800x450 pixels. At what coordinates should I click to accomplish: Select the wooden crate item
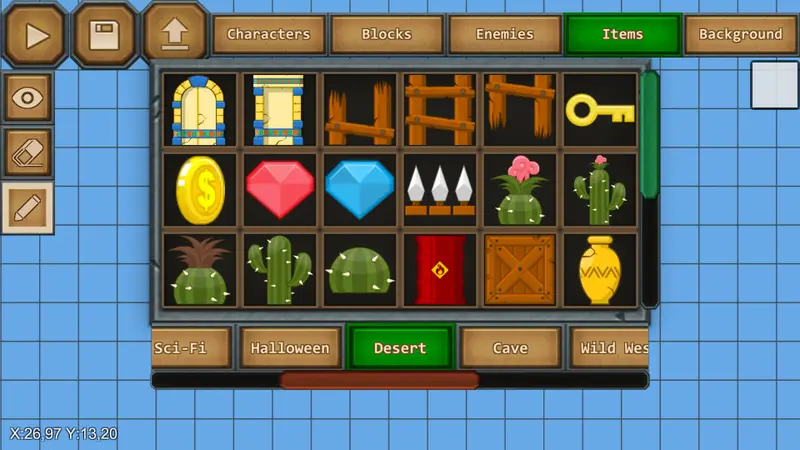[x=520, y=270]
